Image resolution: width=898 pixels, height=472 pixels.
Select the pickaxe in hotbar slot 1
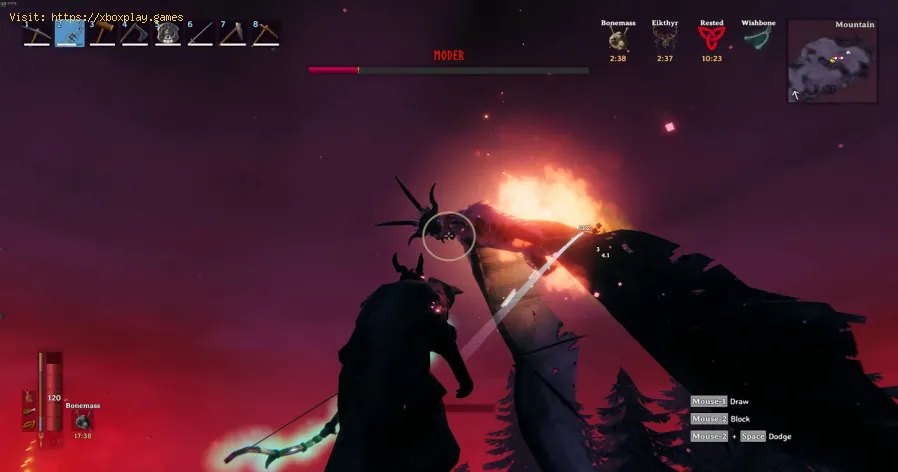click(x=37, y=34)
